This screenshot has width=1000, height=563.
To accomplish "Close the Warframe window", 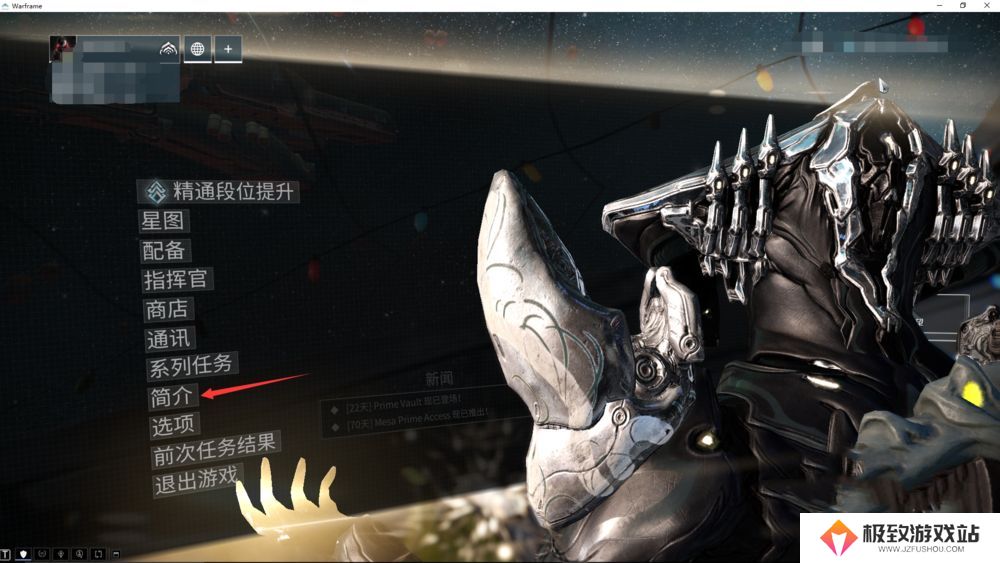I will (988, 6).
